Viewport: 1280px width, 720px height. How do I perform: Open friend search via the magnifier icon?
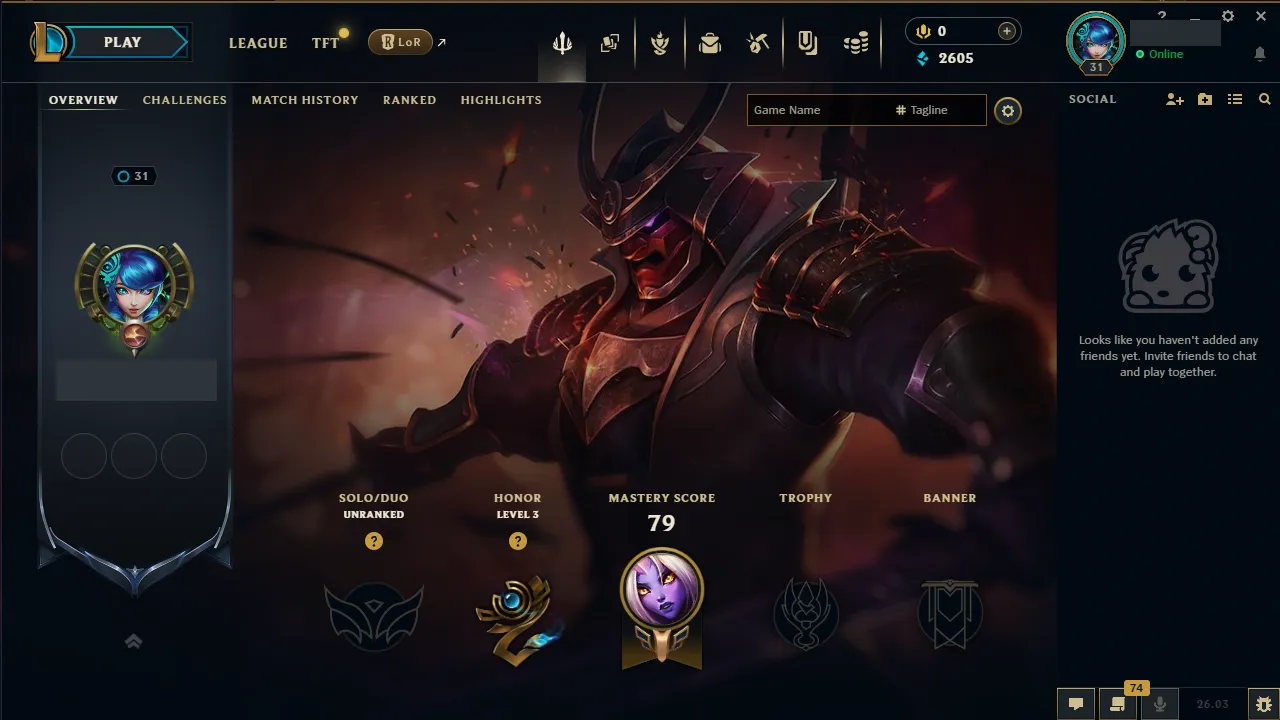point(1264,99)
